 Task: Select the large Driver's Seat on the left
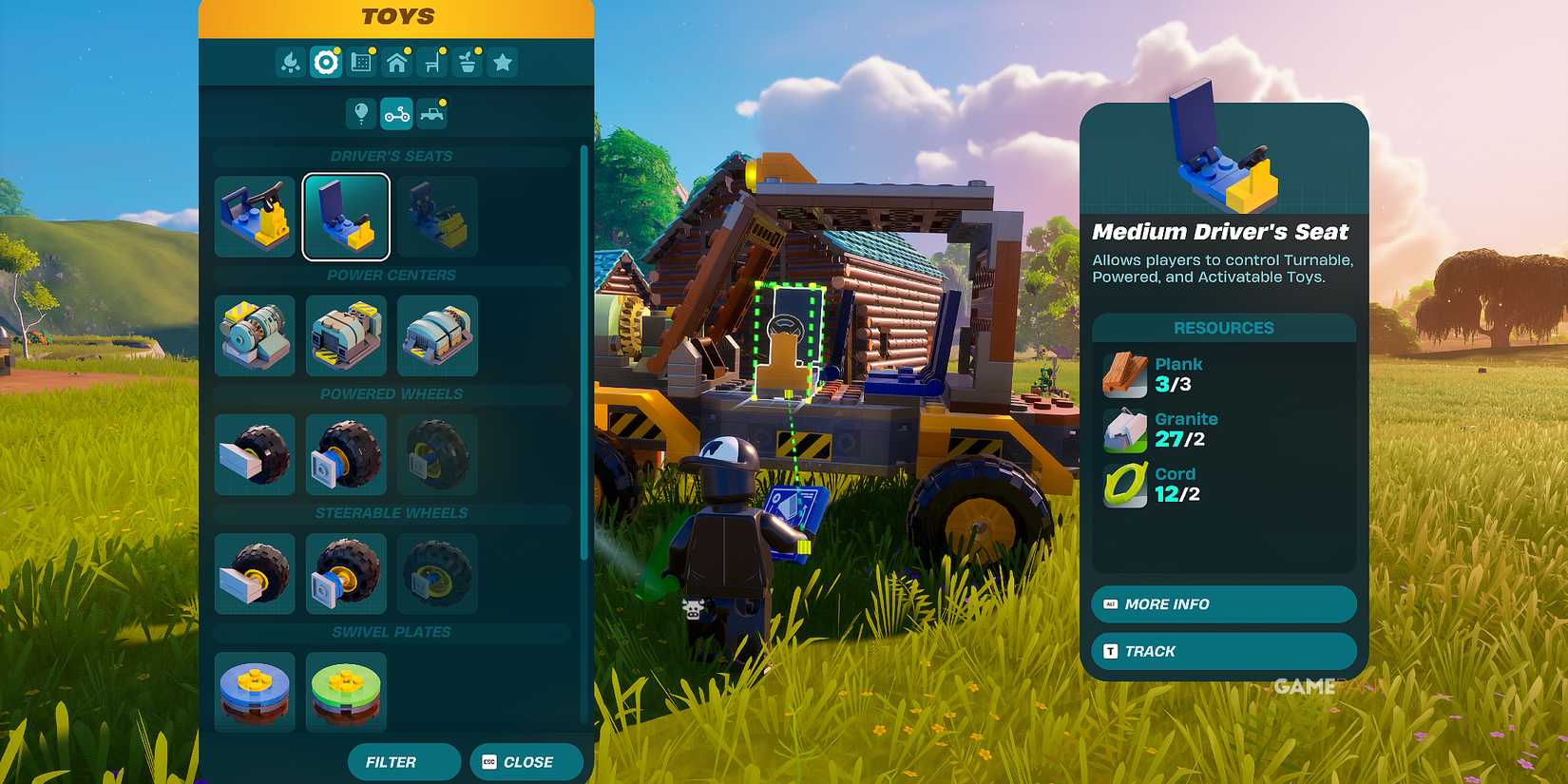255,217
